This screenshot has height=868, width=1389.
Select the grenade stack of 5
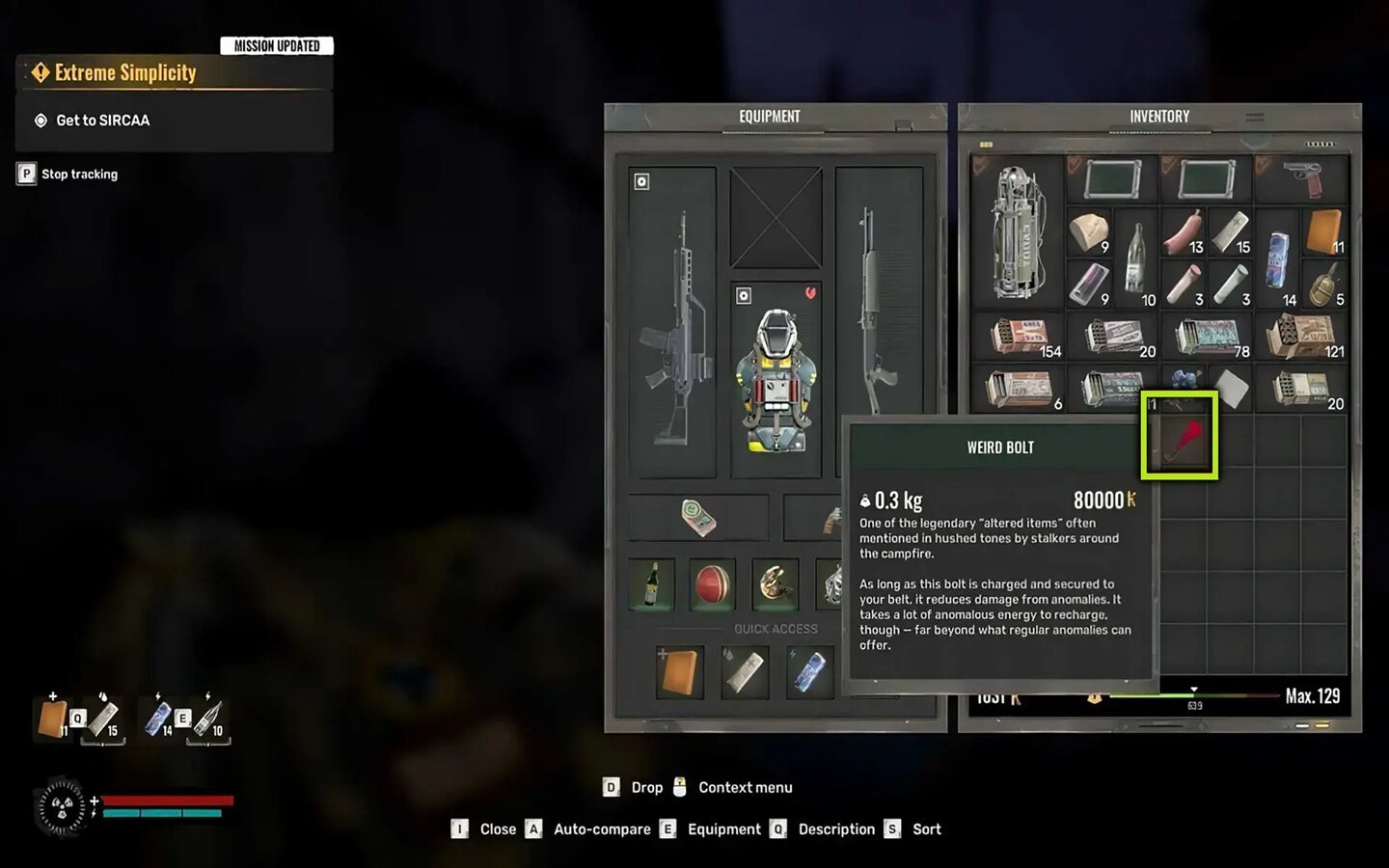tap(1325, 285)
